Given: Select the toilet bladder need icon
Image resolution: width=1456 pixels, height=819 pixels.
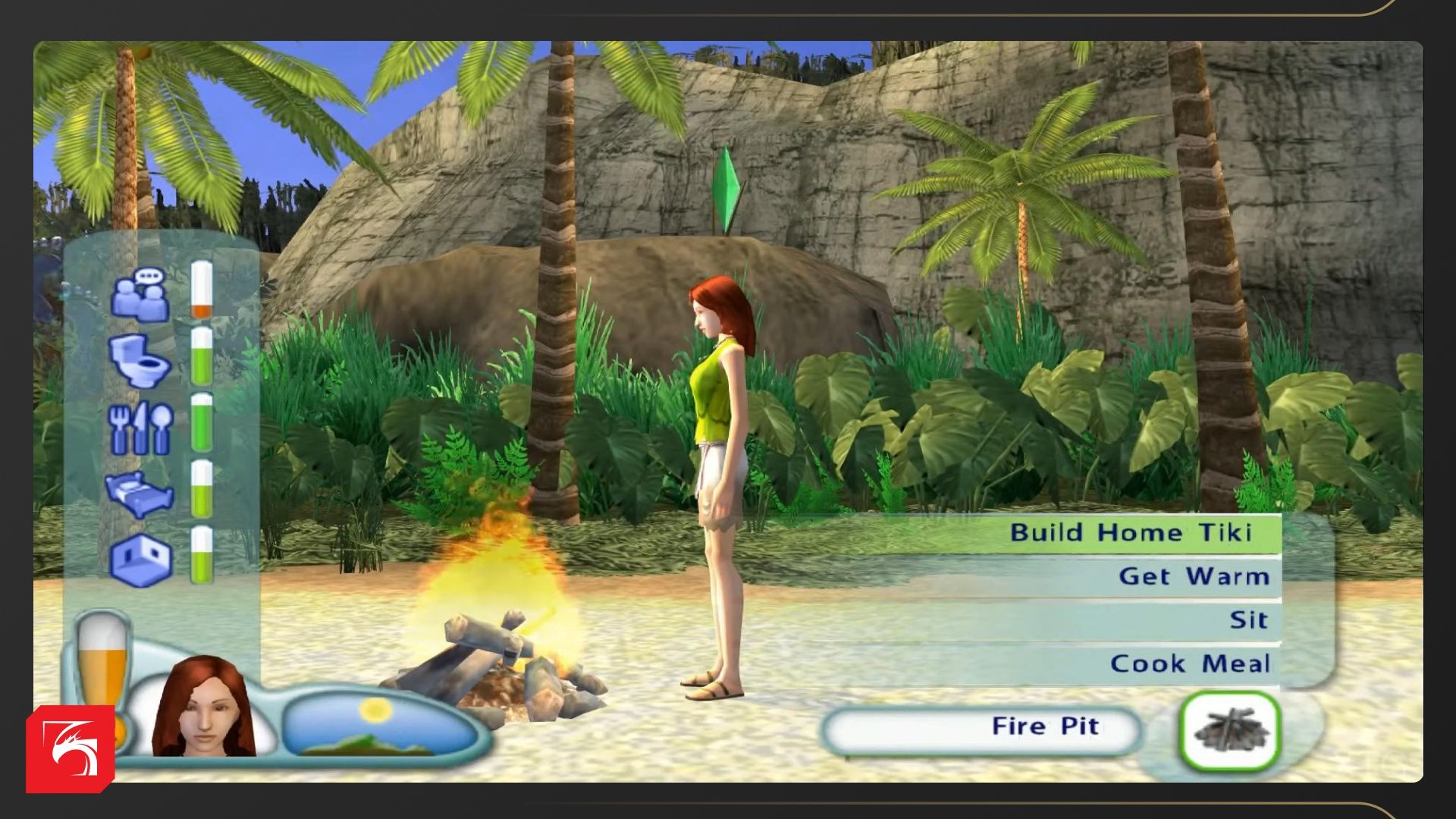Looking at the screenshot, I should 141,359.
